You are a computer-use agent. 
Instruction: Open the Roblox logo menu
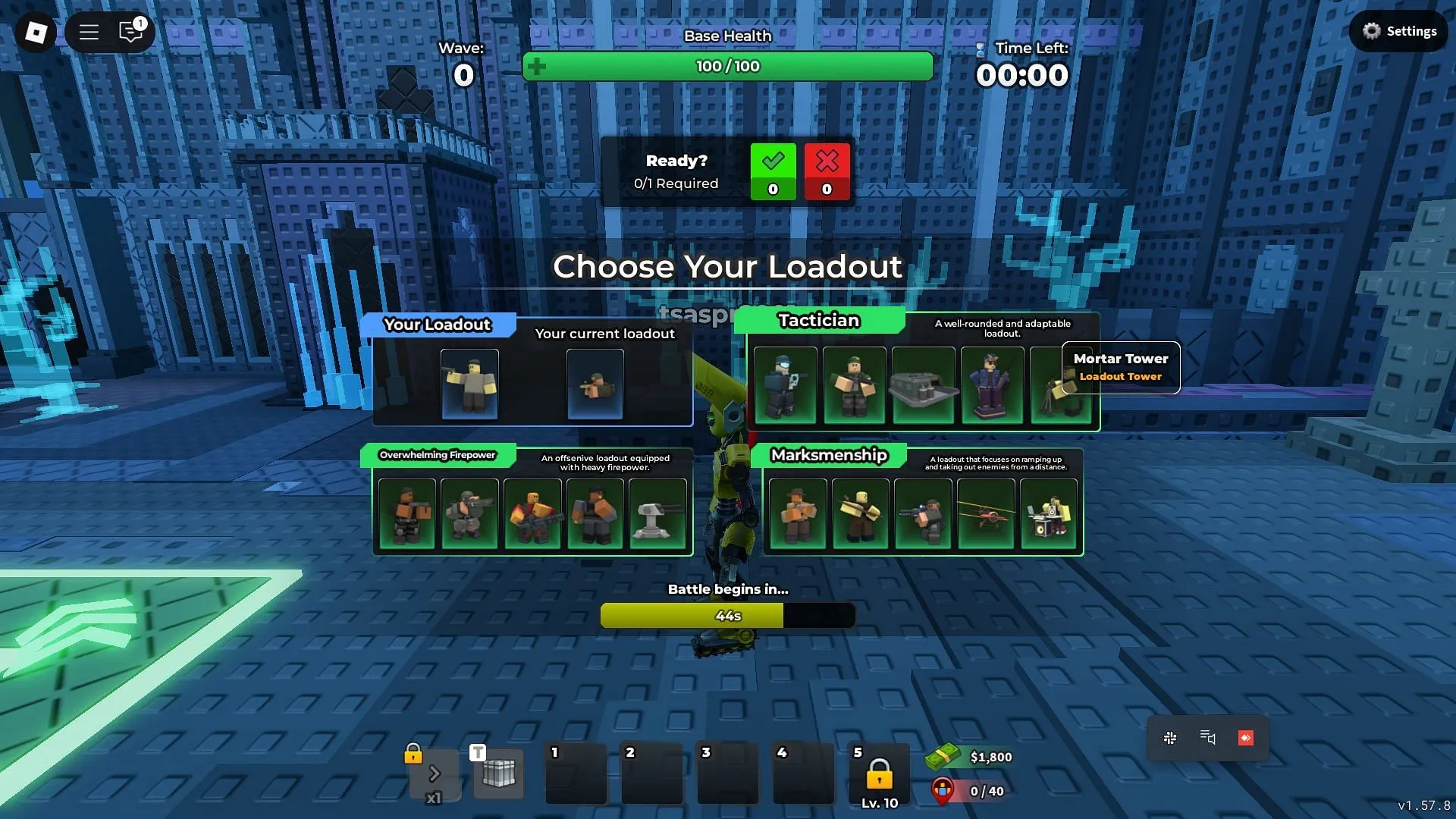click(x=36, y=32)
